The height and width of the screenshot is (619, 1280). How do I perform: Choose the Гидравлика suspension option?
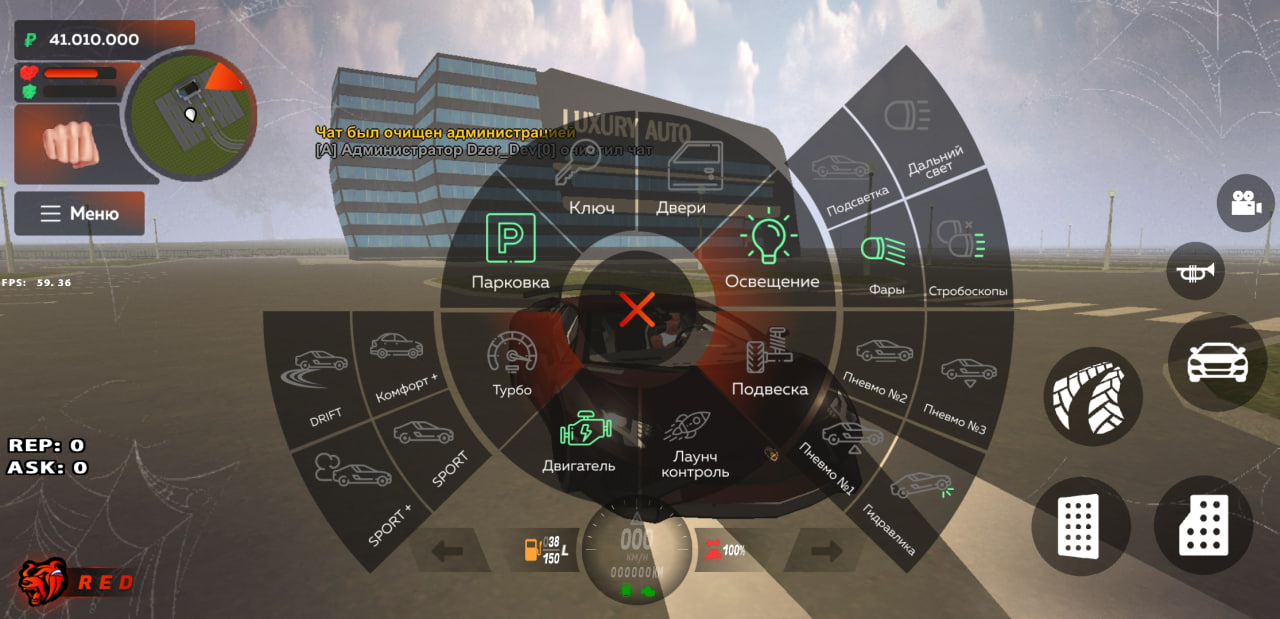point(906,510)
